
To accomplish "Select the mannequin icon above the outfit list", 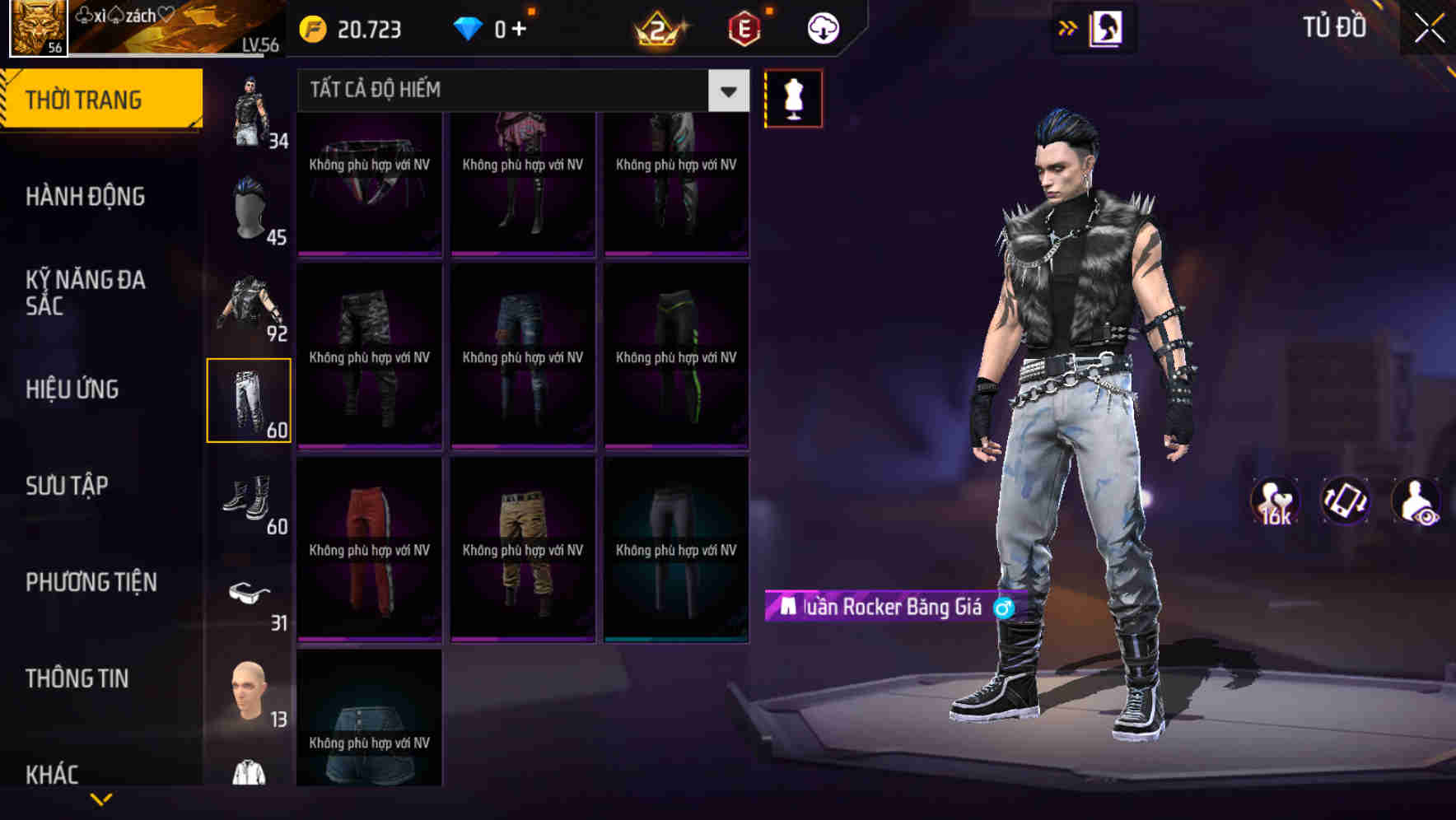I will coord(793,97).
